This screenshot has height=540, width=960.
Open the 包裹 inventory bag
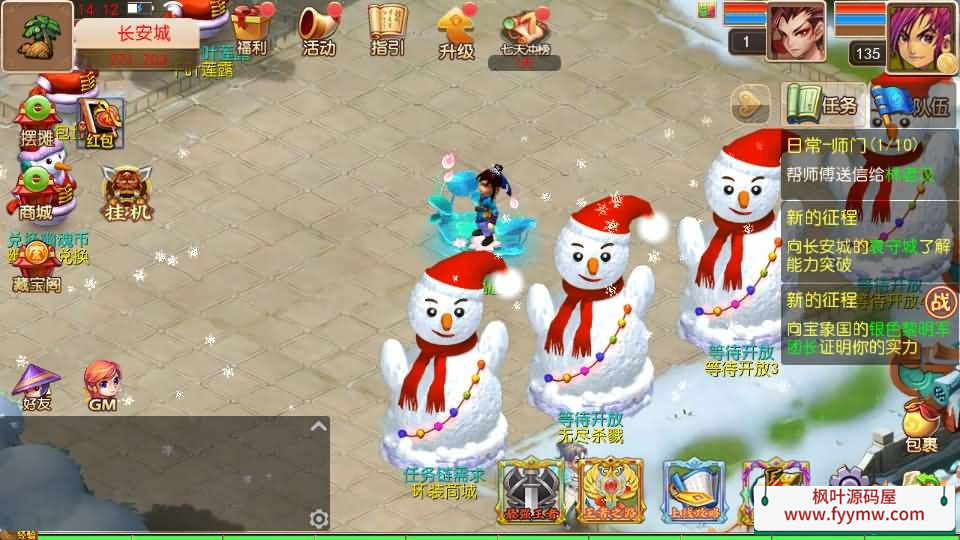pos(921,425)
